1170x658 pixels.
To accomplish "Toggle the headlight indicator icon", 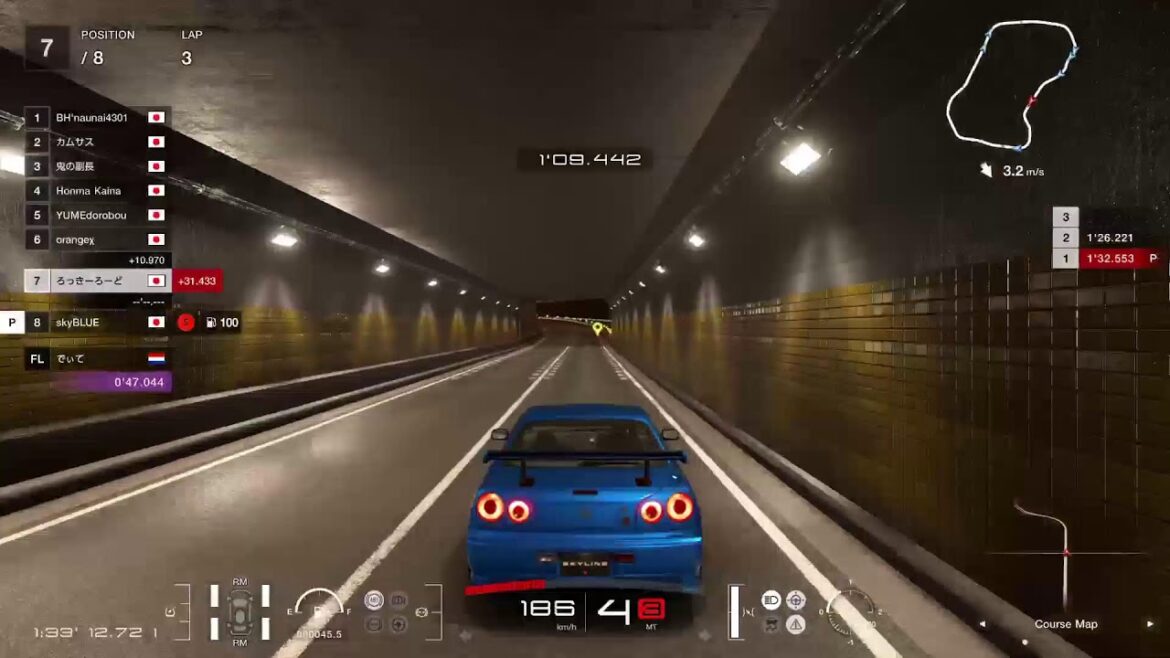I will (x=771, y=600).
